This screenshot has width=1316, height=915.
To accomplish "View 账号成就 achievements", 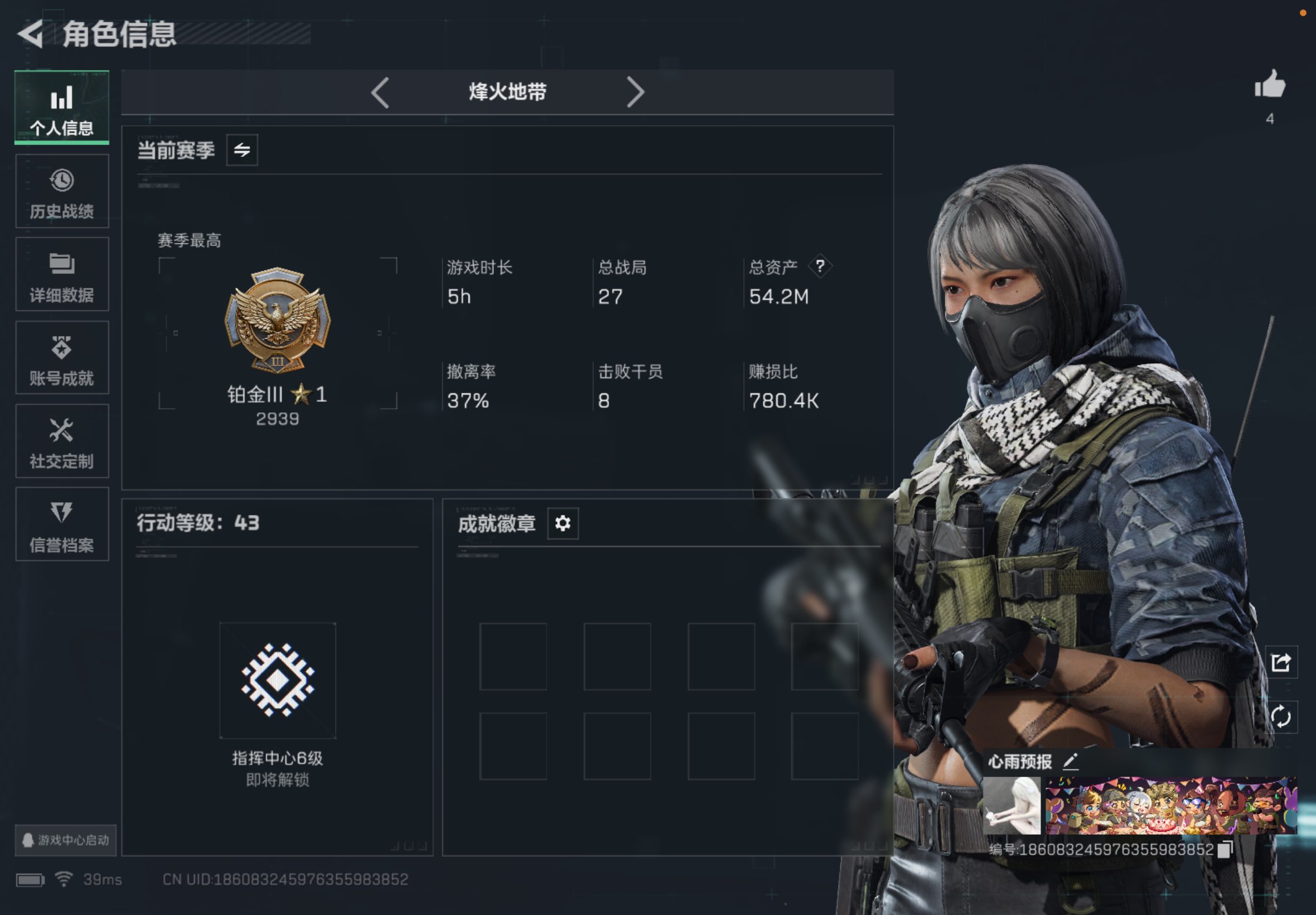I will (x=61, y=358).
